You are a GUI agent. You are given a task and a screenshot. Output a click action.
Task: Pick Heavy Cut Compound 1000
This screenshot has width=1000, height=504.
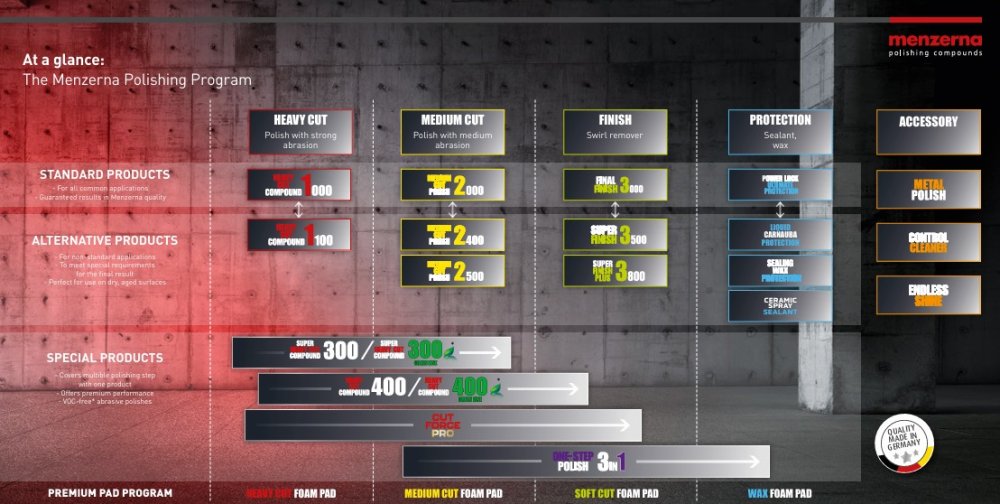[300, 185]
